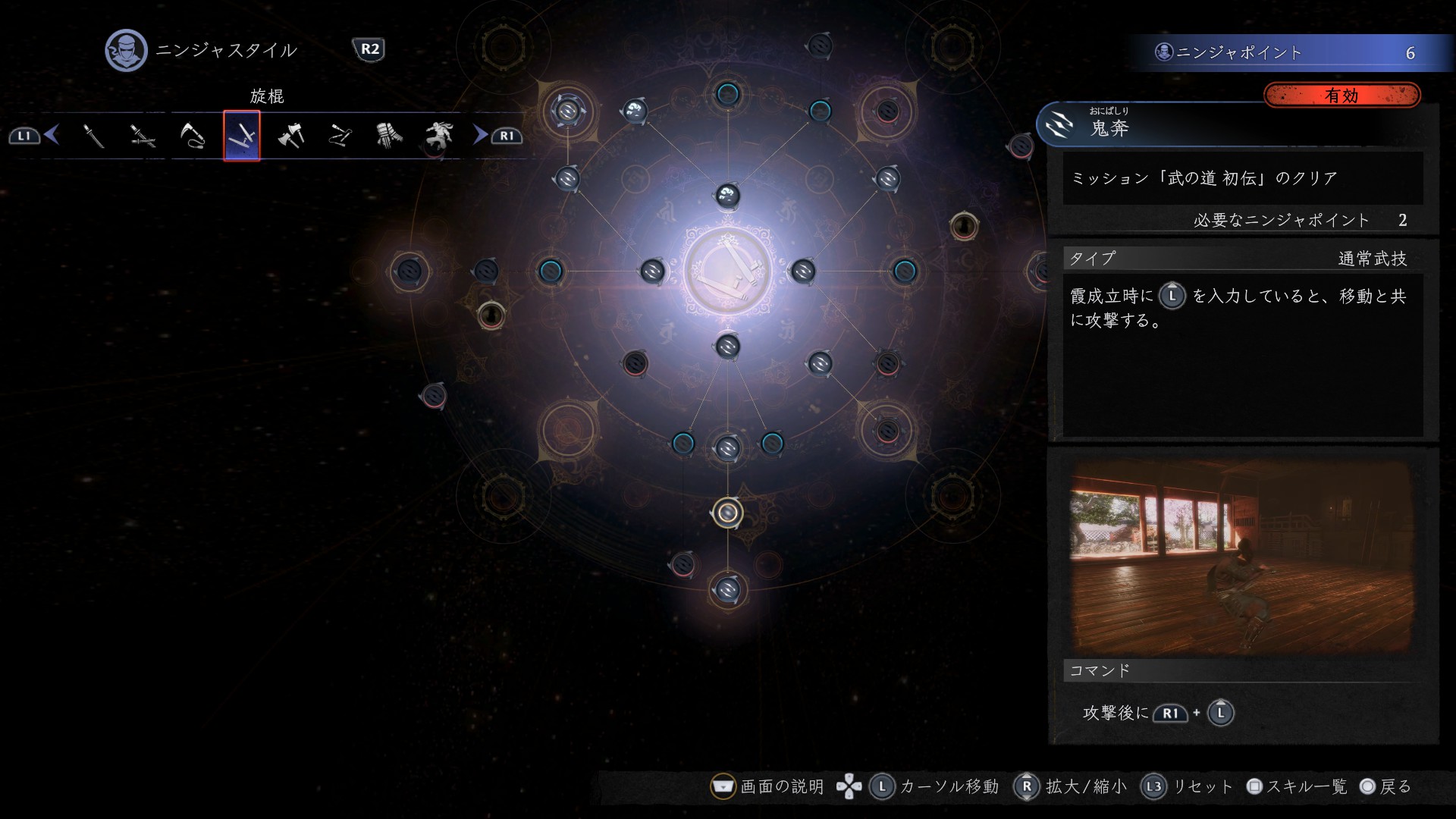
Task: Click the right arrow of the weapon tabs
Action: coord(480,135)
